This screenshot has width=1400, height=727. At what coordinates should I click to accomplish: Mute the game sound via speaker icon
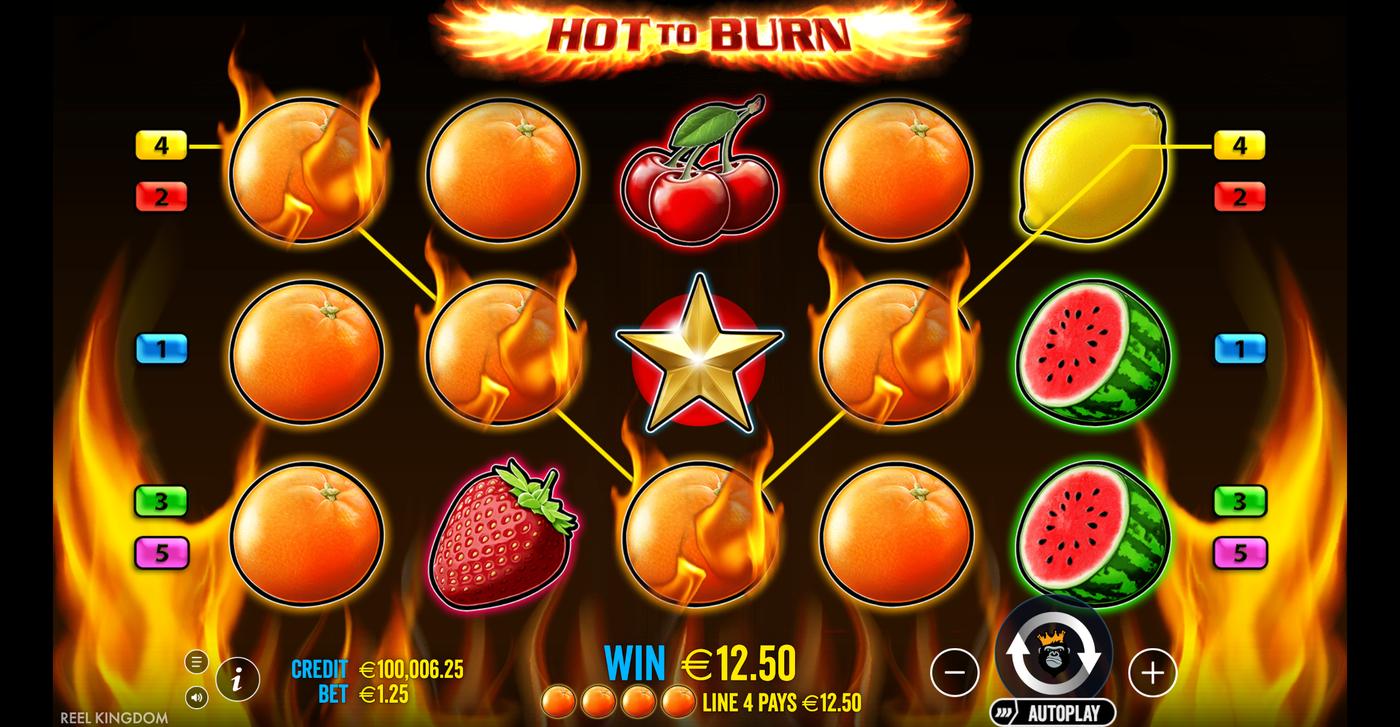(x=197, y=698)
